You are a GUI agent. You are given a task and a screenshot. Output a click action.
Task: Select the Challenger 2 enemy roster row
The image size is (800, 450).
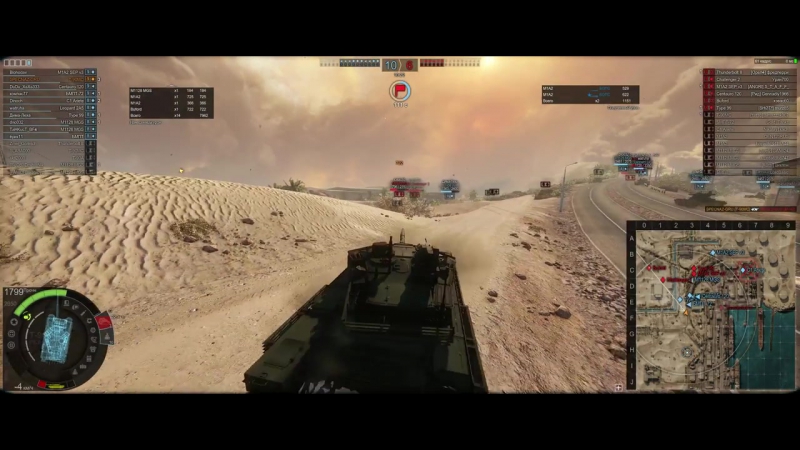click(x=749, y=80)
